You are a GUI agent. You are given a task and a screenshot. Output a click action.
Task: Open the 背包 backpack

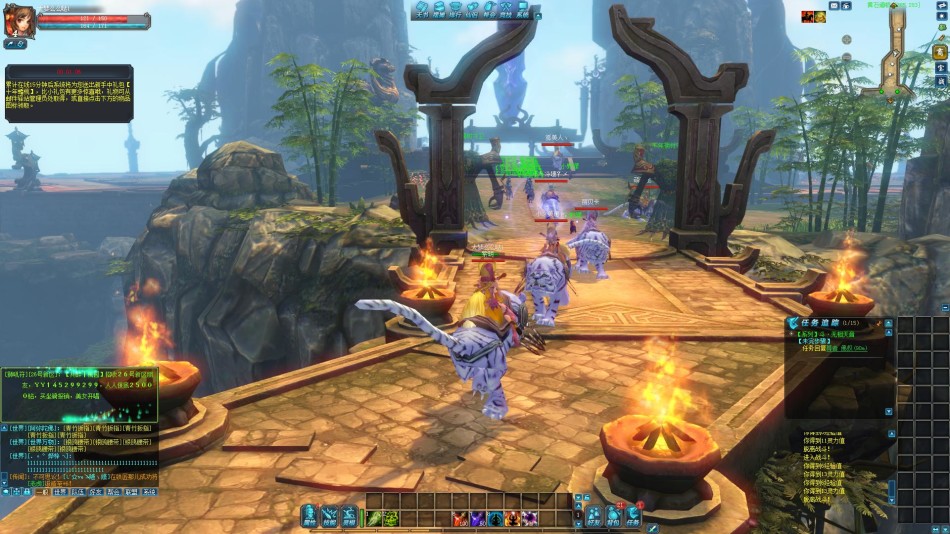point(613,514)
